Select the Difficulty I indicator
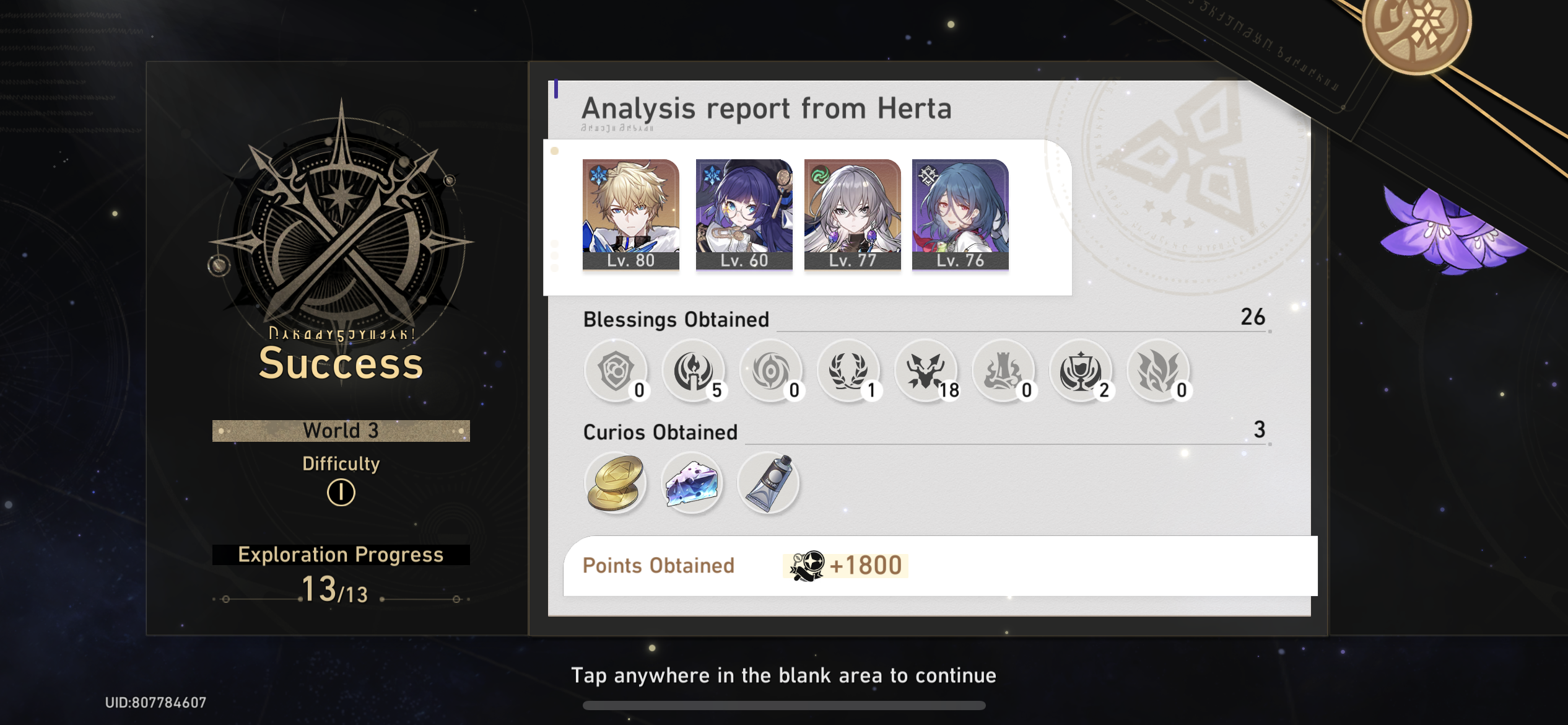 [340, 493]
